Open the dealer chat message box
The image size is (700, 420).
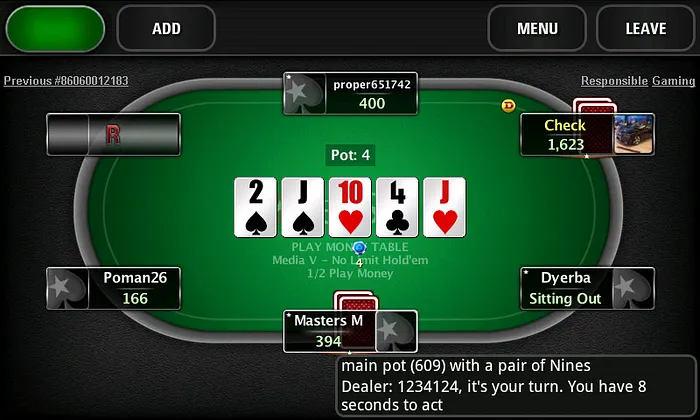(515, 385)
